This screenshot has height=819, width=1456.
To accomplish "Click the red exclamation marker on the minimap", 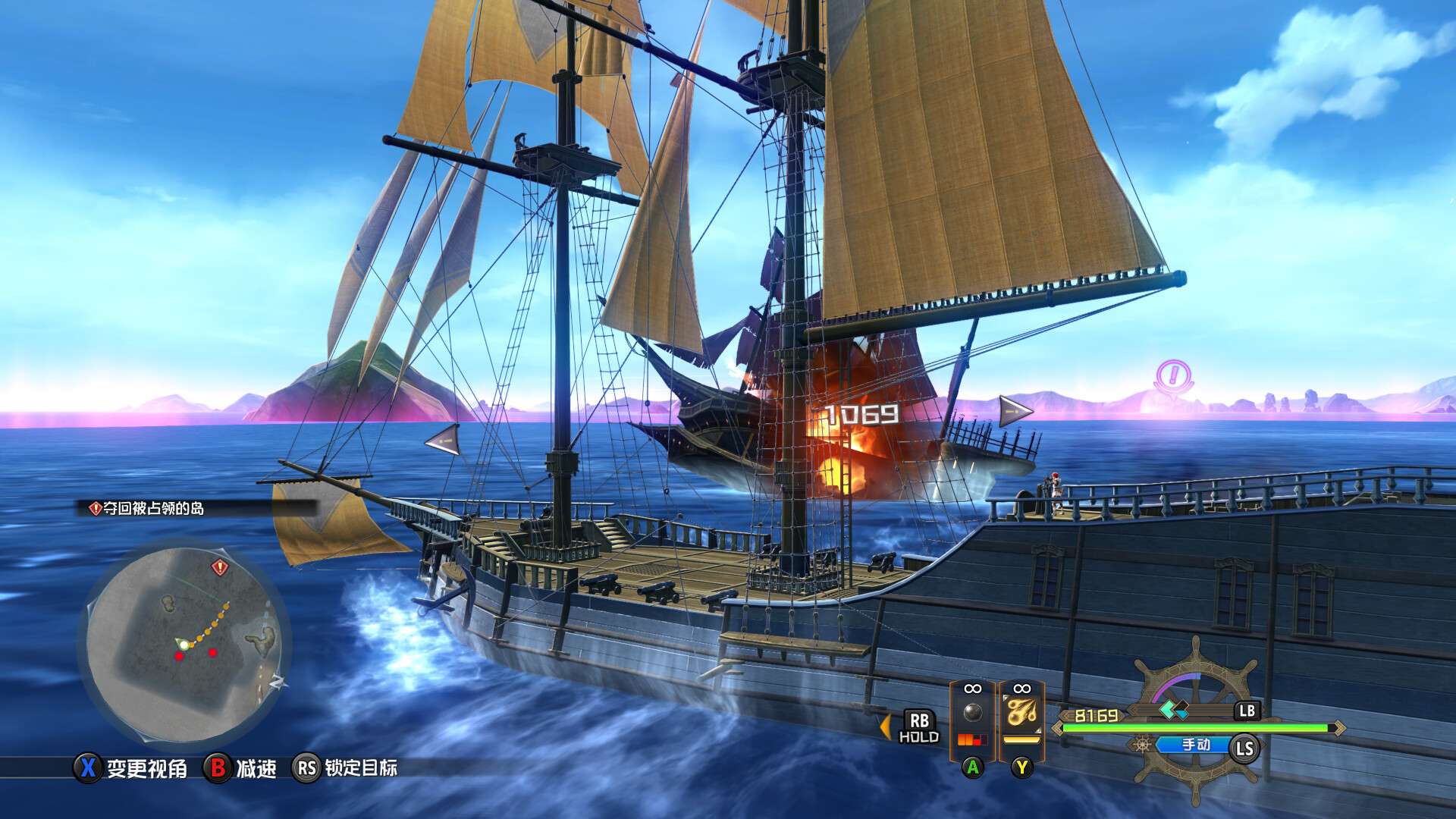I will tap(220, 566).
